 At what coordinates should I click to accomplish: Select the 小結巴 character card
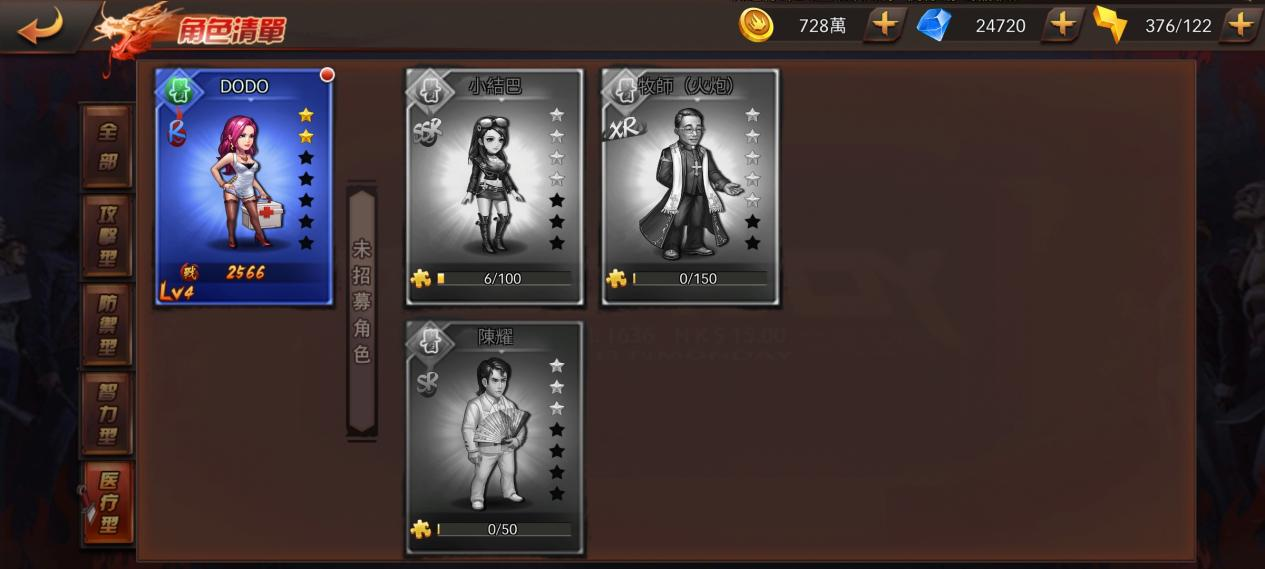click(x=495, y=188)
